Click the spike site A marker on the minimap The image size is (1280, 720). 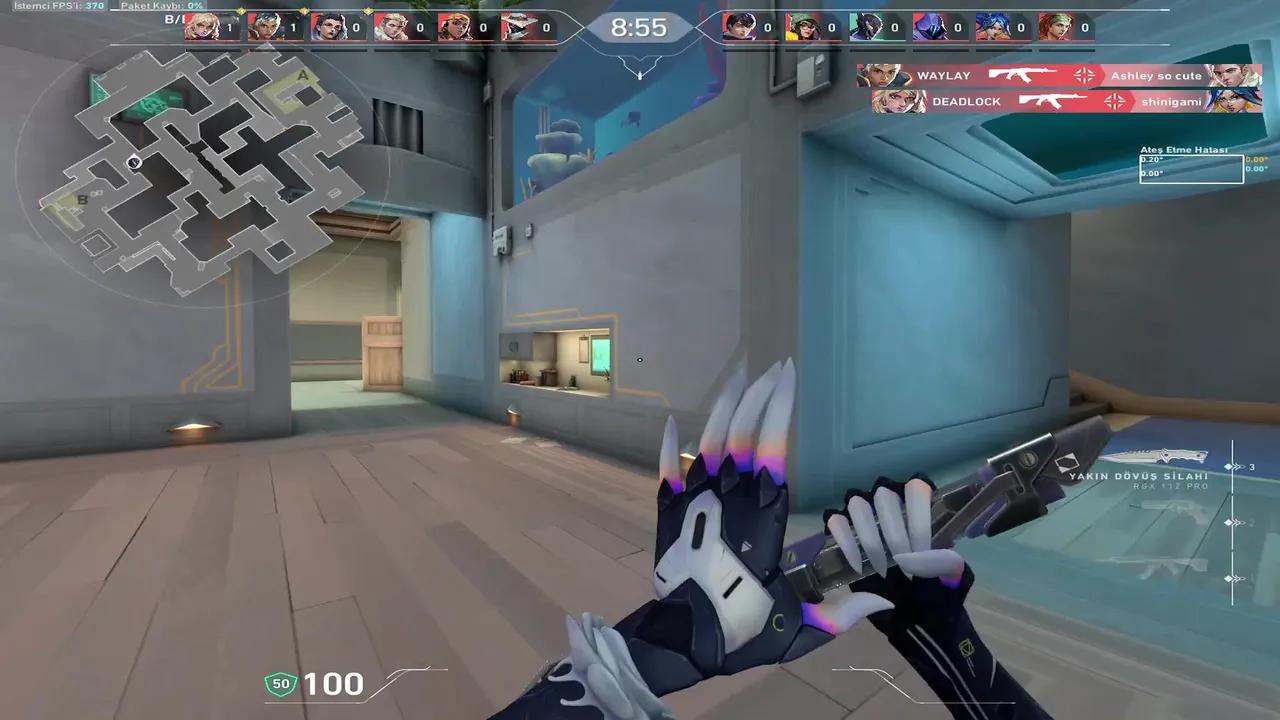(302, 76)
